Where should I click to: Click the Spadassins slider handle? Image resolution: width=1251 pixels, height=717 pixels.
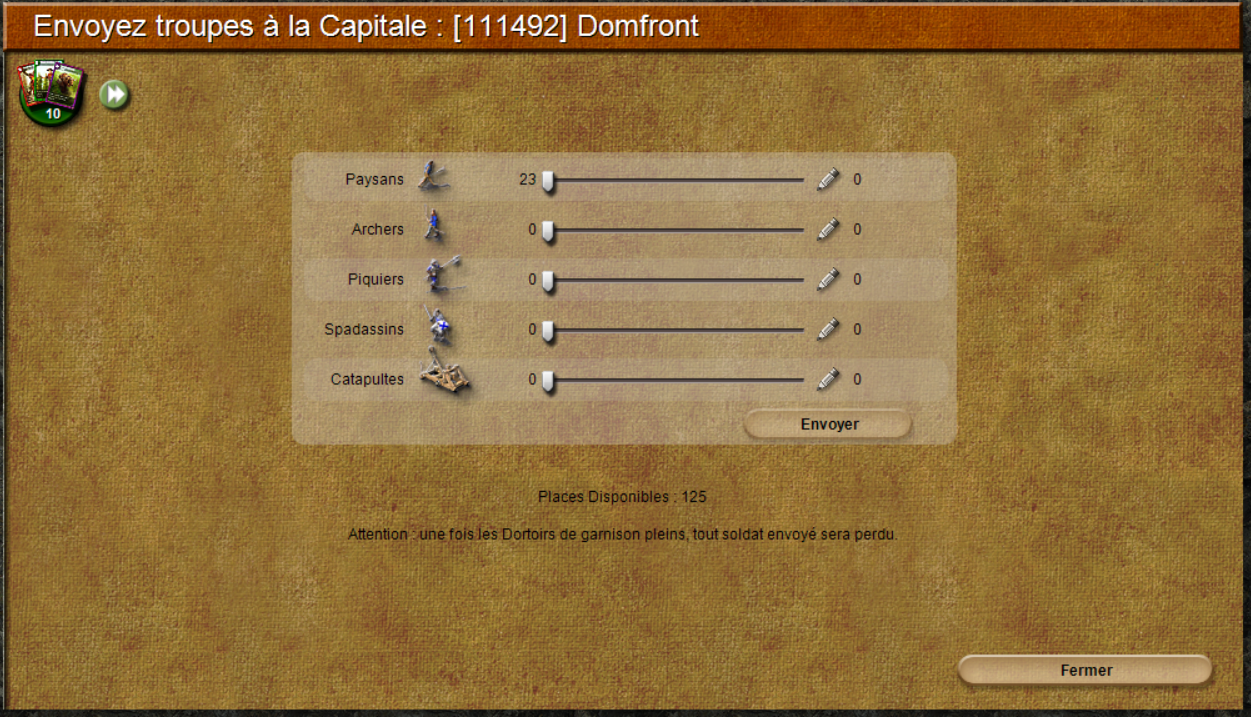click(548, 331)
